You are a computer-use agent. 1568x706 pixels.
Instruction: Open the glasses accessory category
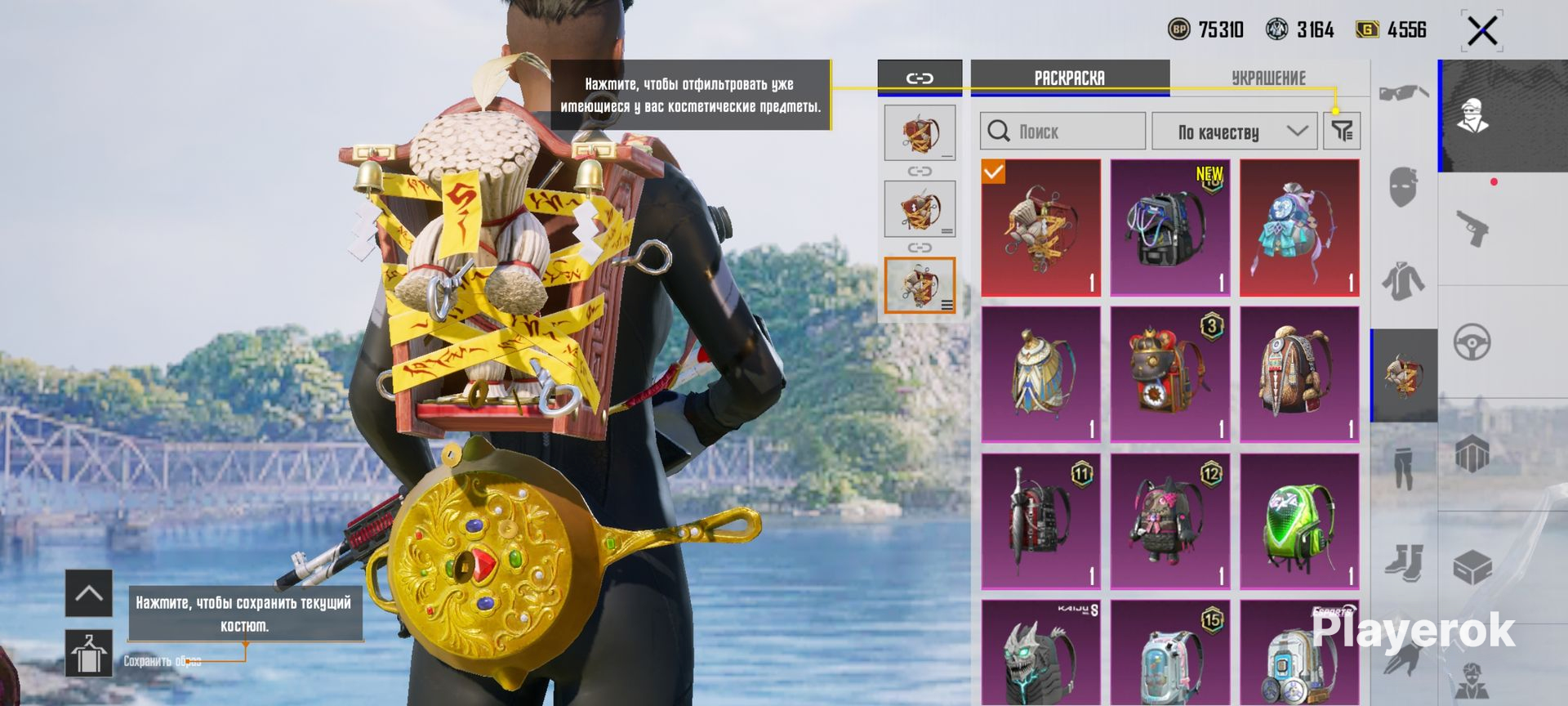(1403, 94)
